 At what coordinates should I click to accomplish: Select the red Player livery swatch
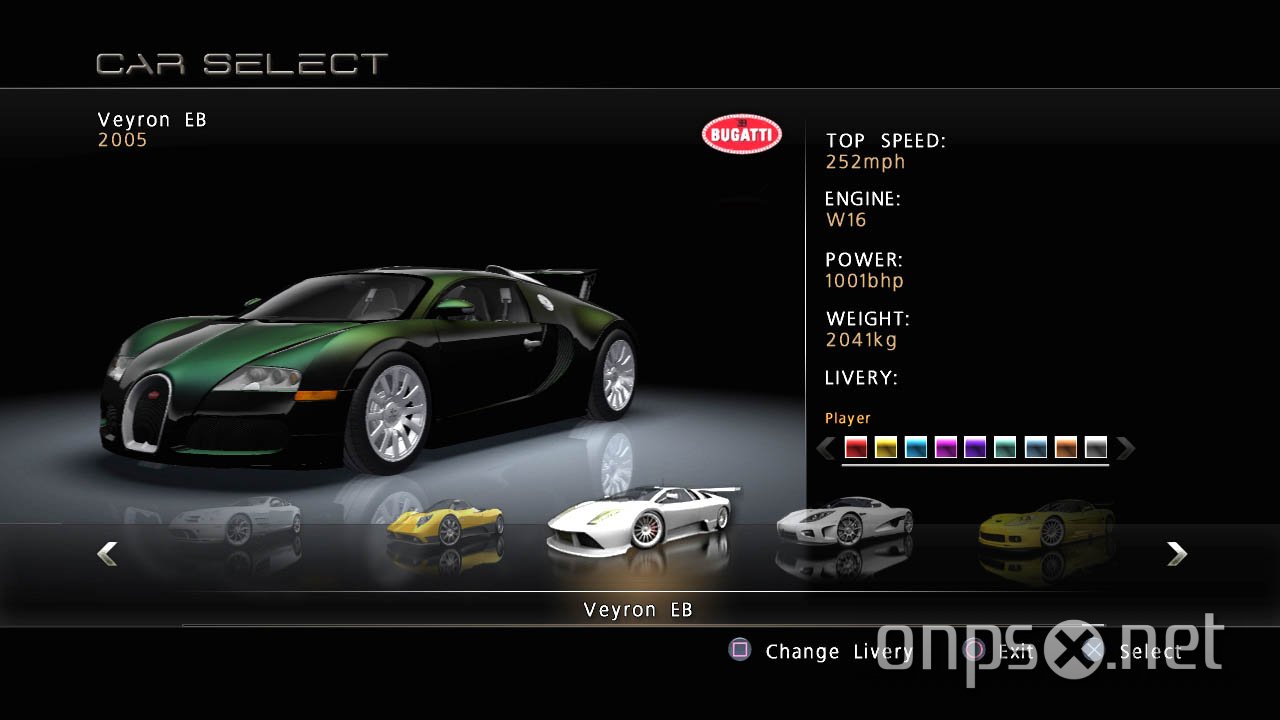tap(855, 448)
